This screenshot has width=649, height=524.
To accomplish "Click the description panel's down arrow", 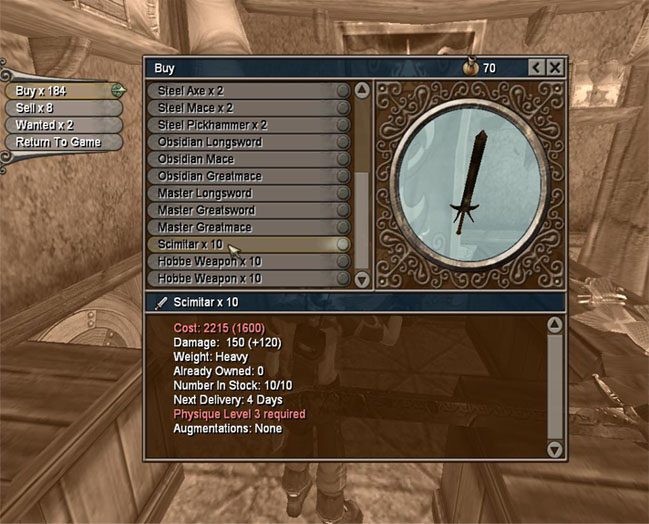I will tap(555, 450).
